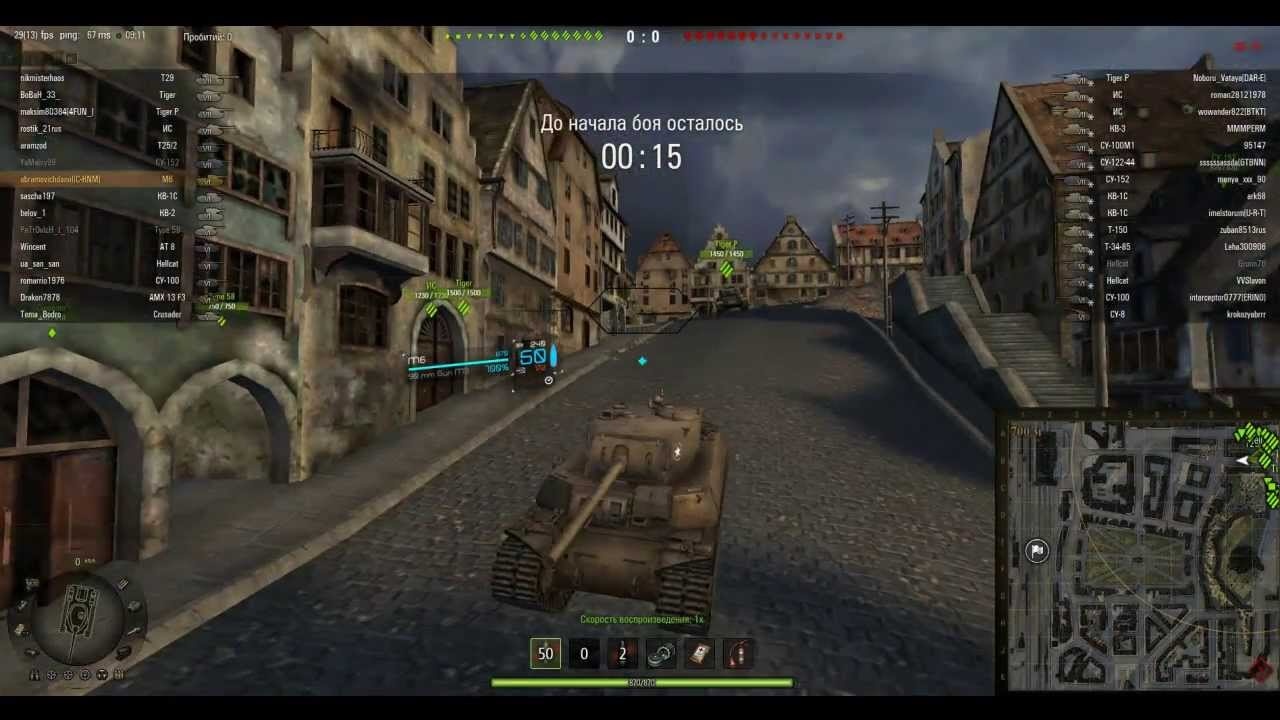Activate the repair kit consumable

pos(660,653)
